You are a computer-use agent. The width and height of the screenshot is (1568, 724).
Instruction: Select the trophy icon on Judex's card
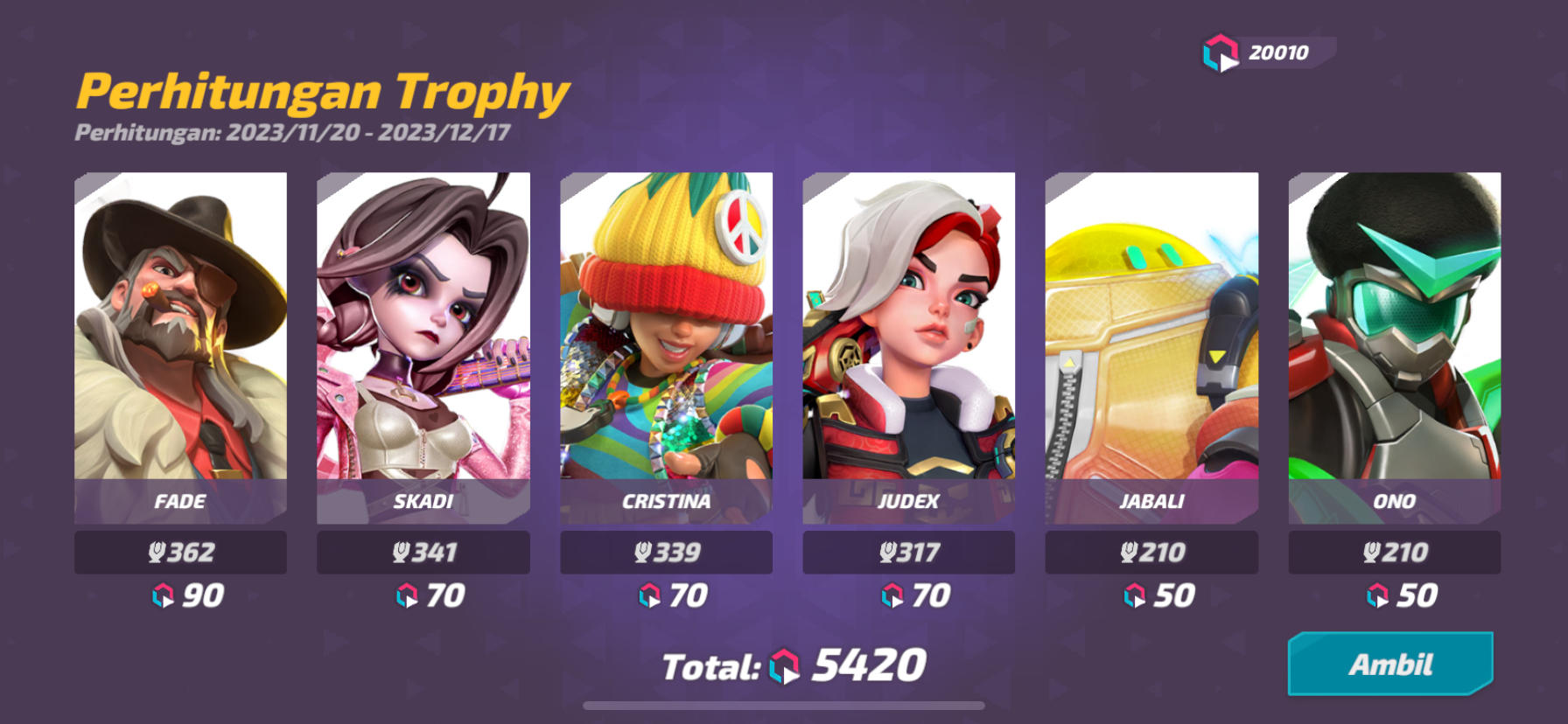[885, 552]
